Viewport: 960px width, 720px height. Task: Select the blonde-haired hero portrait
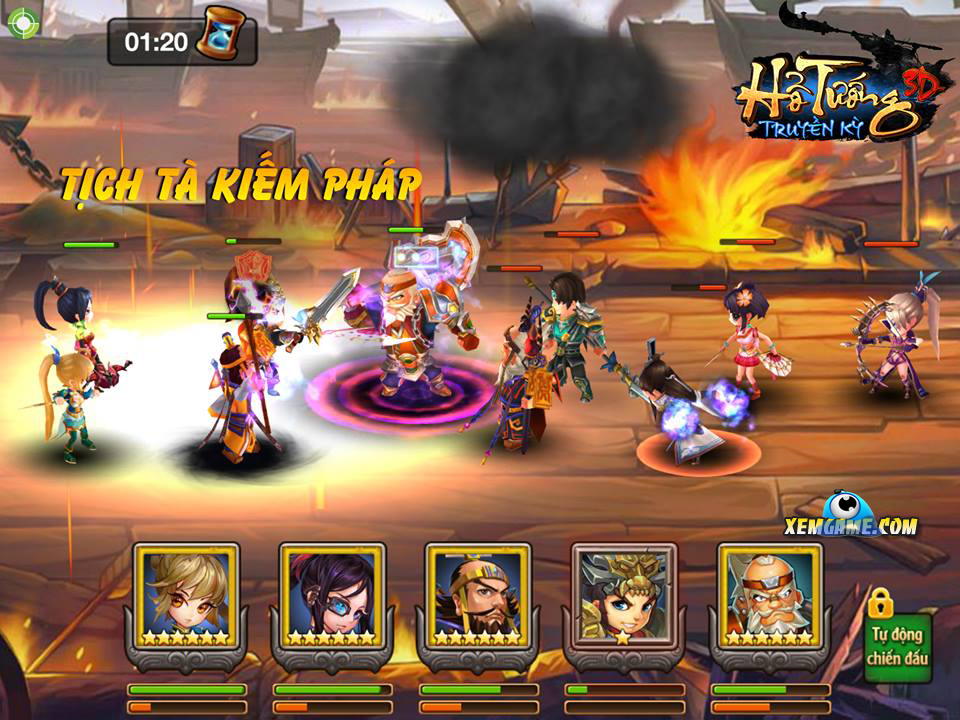186,597
